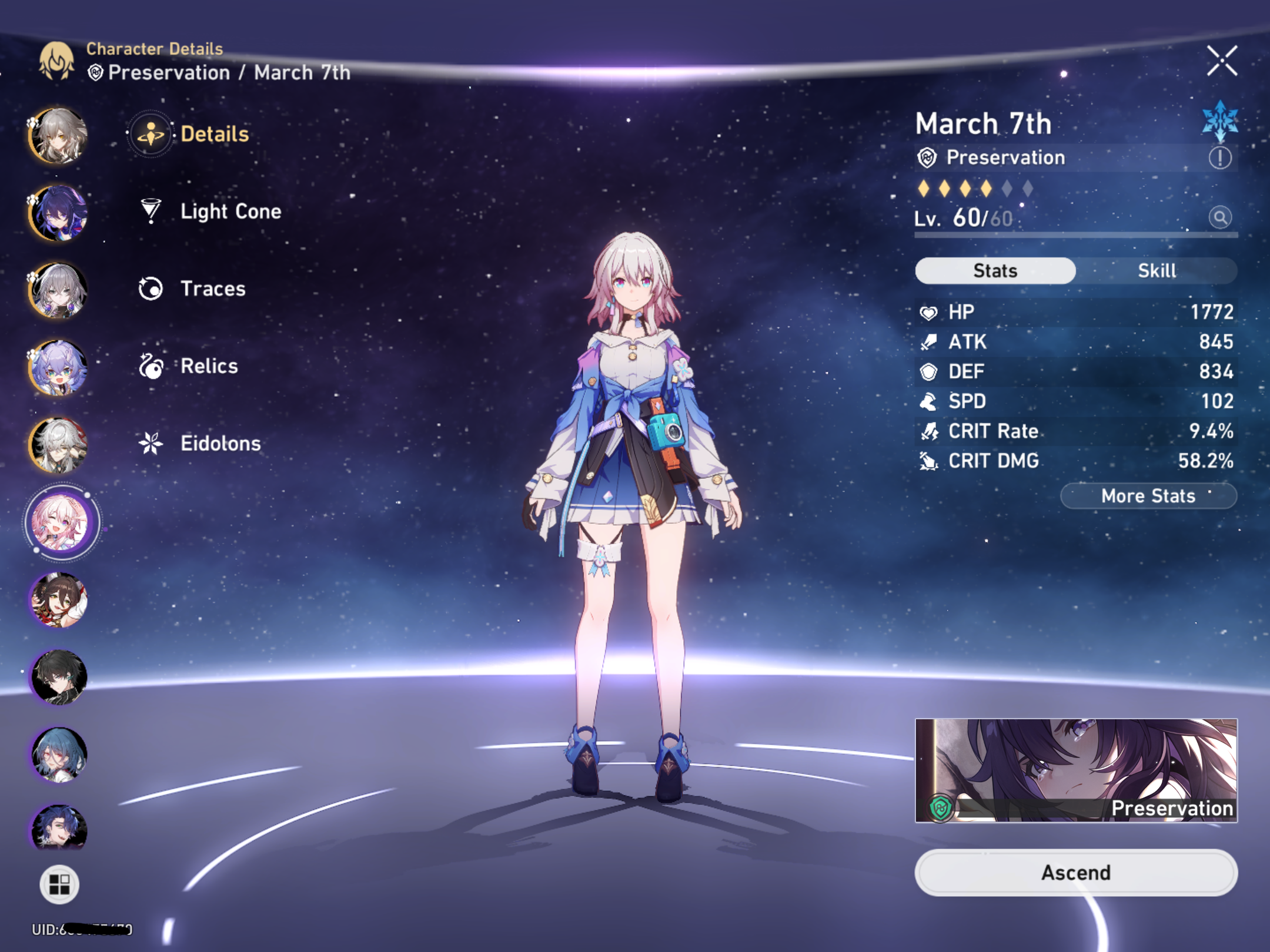The width and height of the screenshot is (1270, 952).
Task: Open the Relics menu entry
Action: tap(209, 366)
